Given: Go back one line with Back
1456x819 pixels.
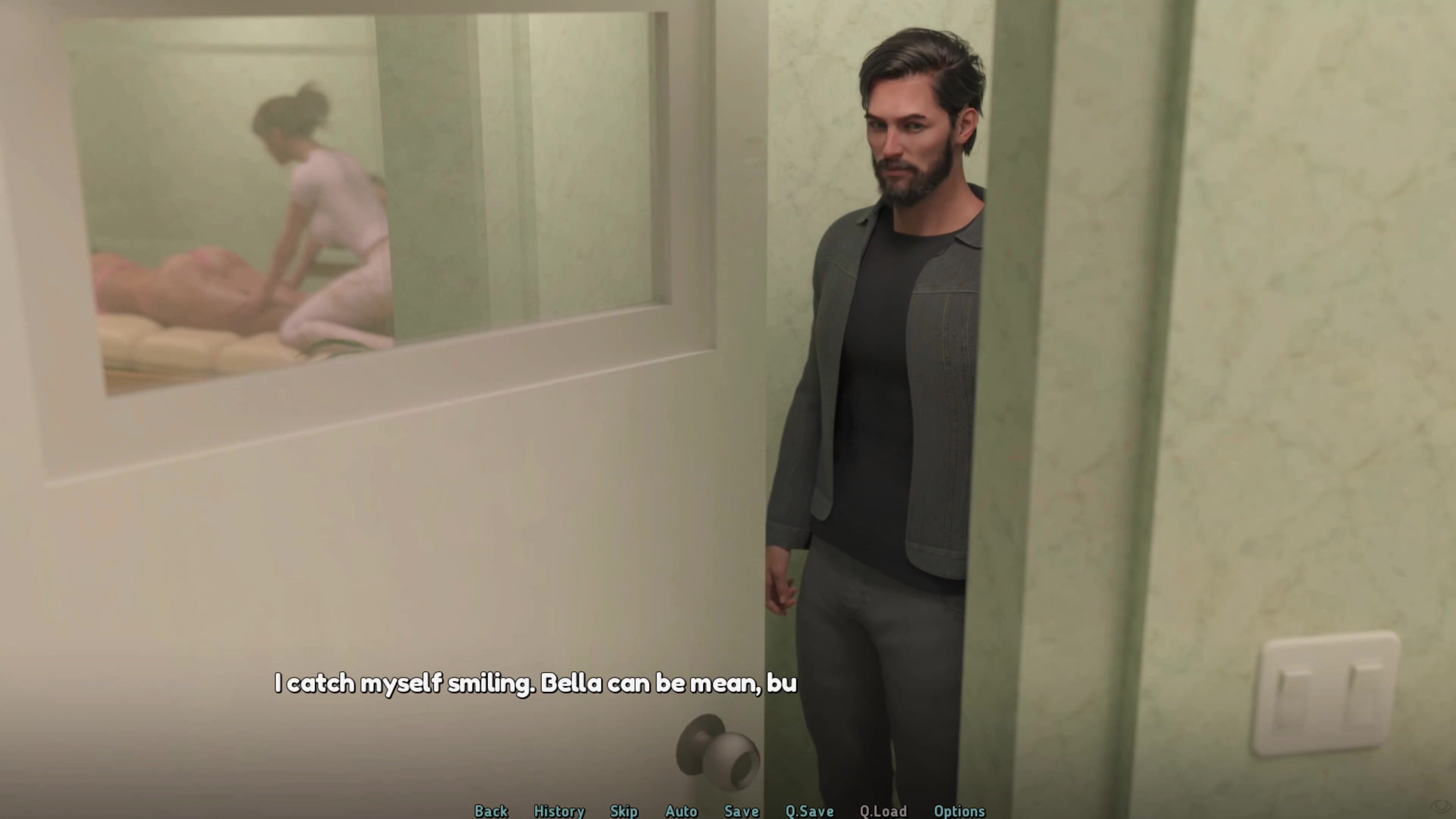Looking at the screenshot, I should [x=491, y=811].
